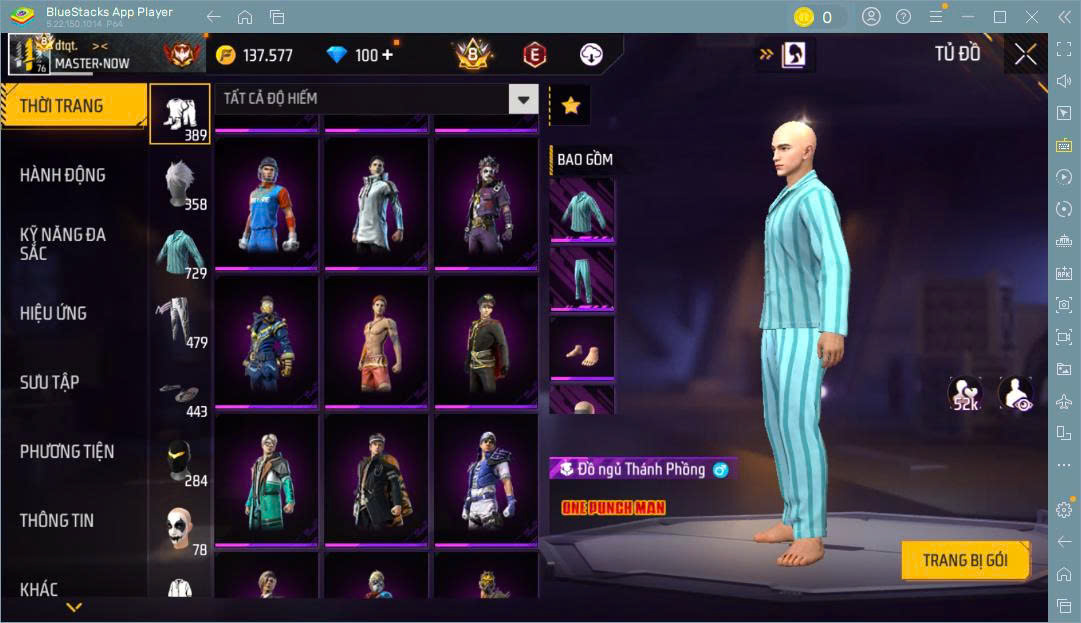This screenshot has width=1081, height=623.
Task: Select the striped pajama top subcategory (729)
Action: click(x=180, y=251)
